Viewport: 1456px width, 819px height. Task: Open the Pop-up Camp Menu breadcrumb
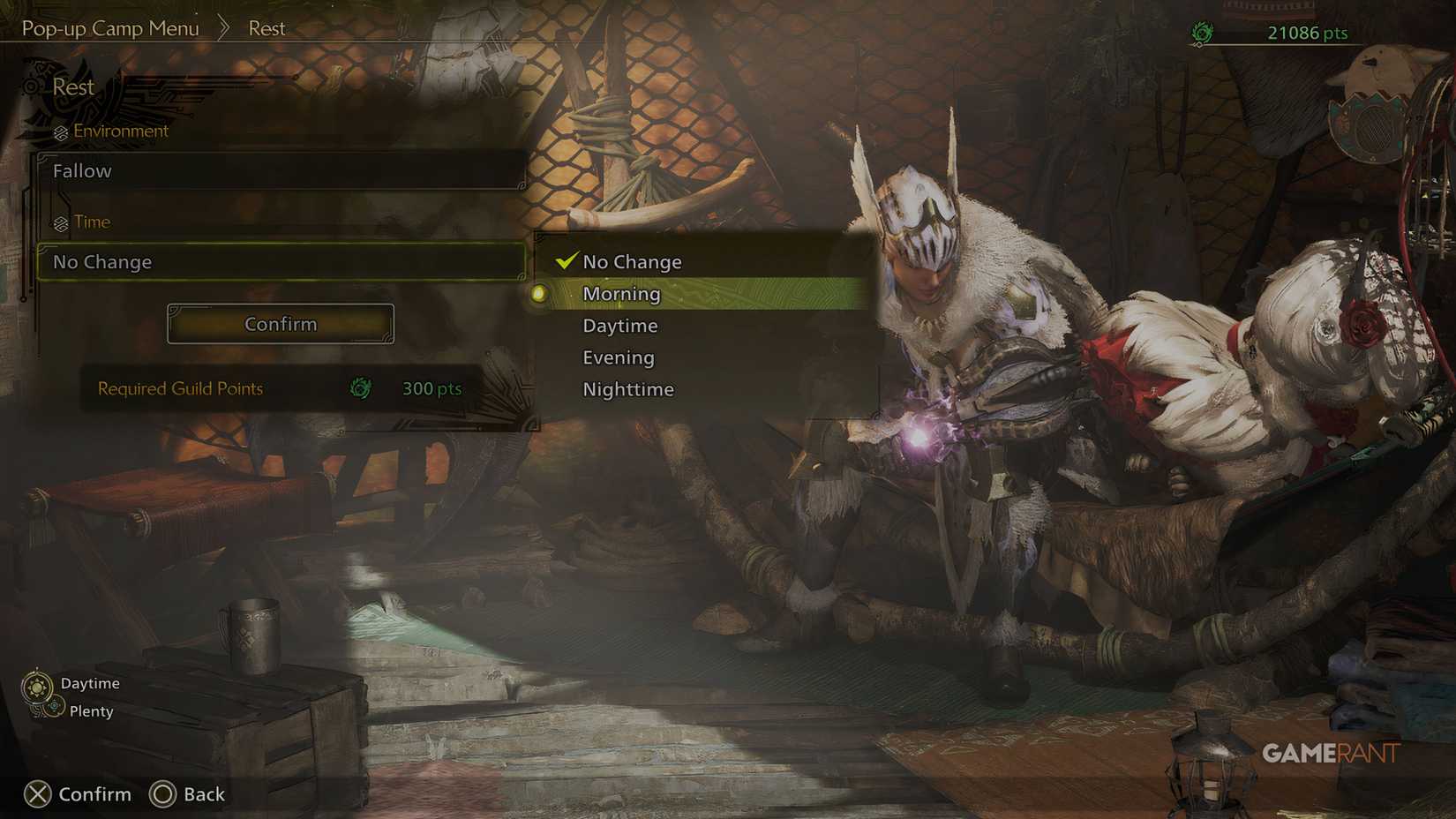pos(109,27)
